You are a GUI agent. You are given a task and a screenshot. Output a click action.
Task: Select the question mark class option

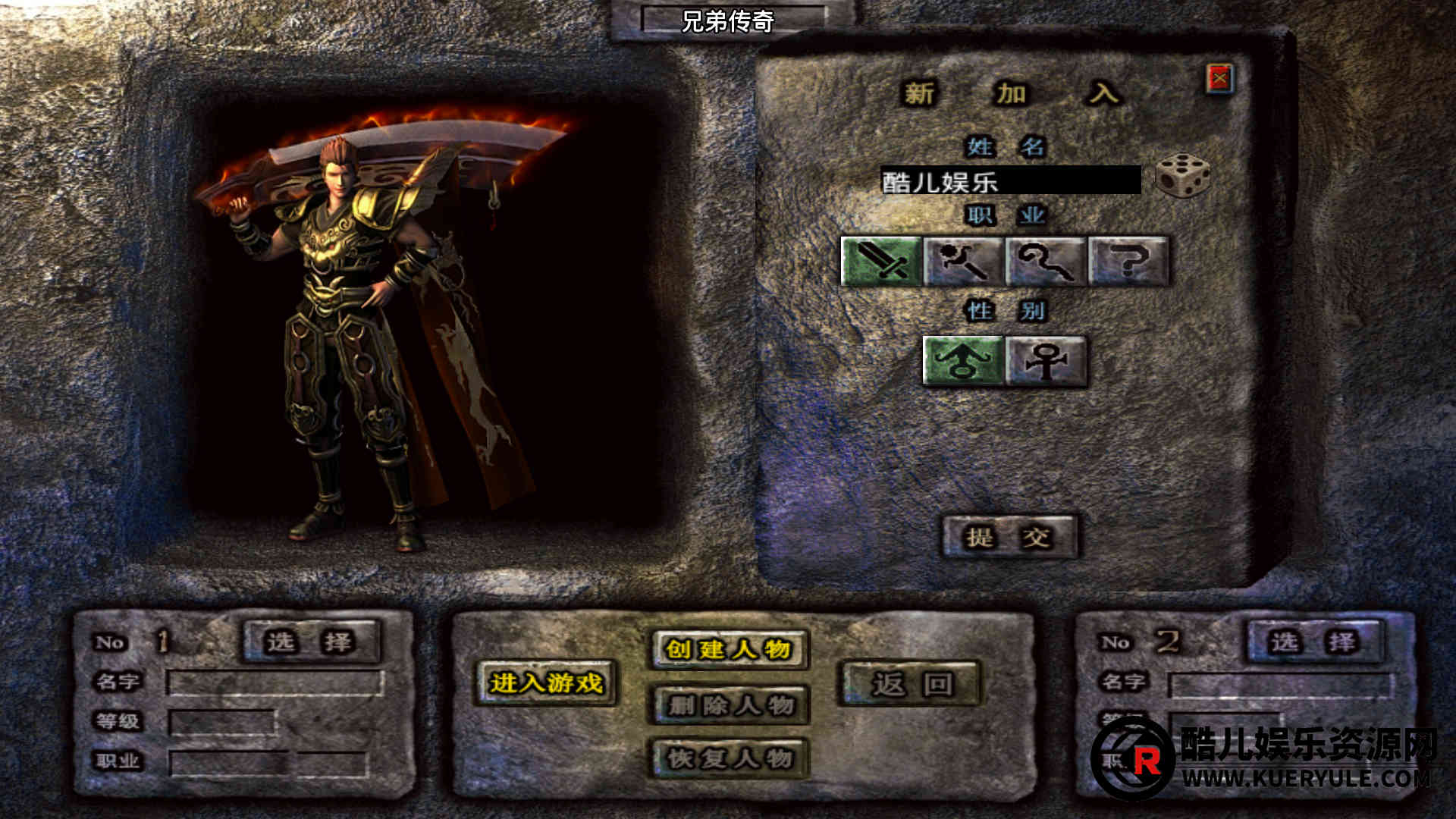[1128, 261]
